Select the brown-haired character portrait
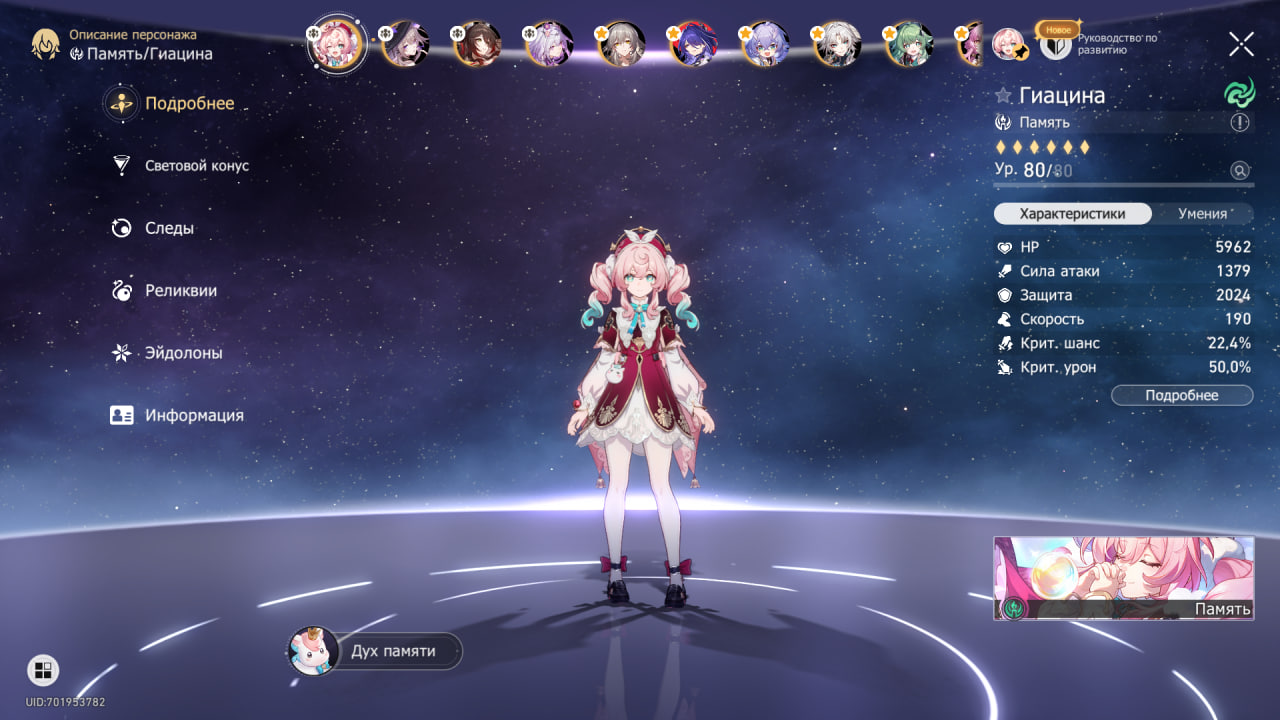Image resolution: width=1280 pixels, height=720 pixels. 477,44
